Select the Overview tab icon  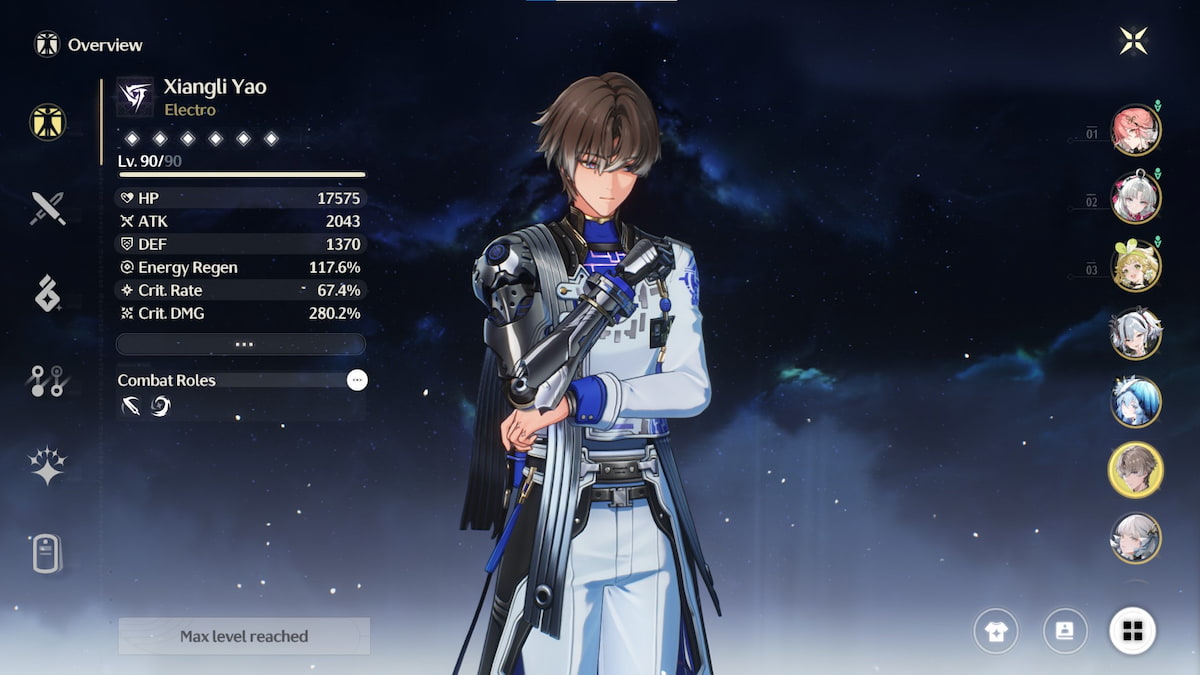[48, 122]
